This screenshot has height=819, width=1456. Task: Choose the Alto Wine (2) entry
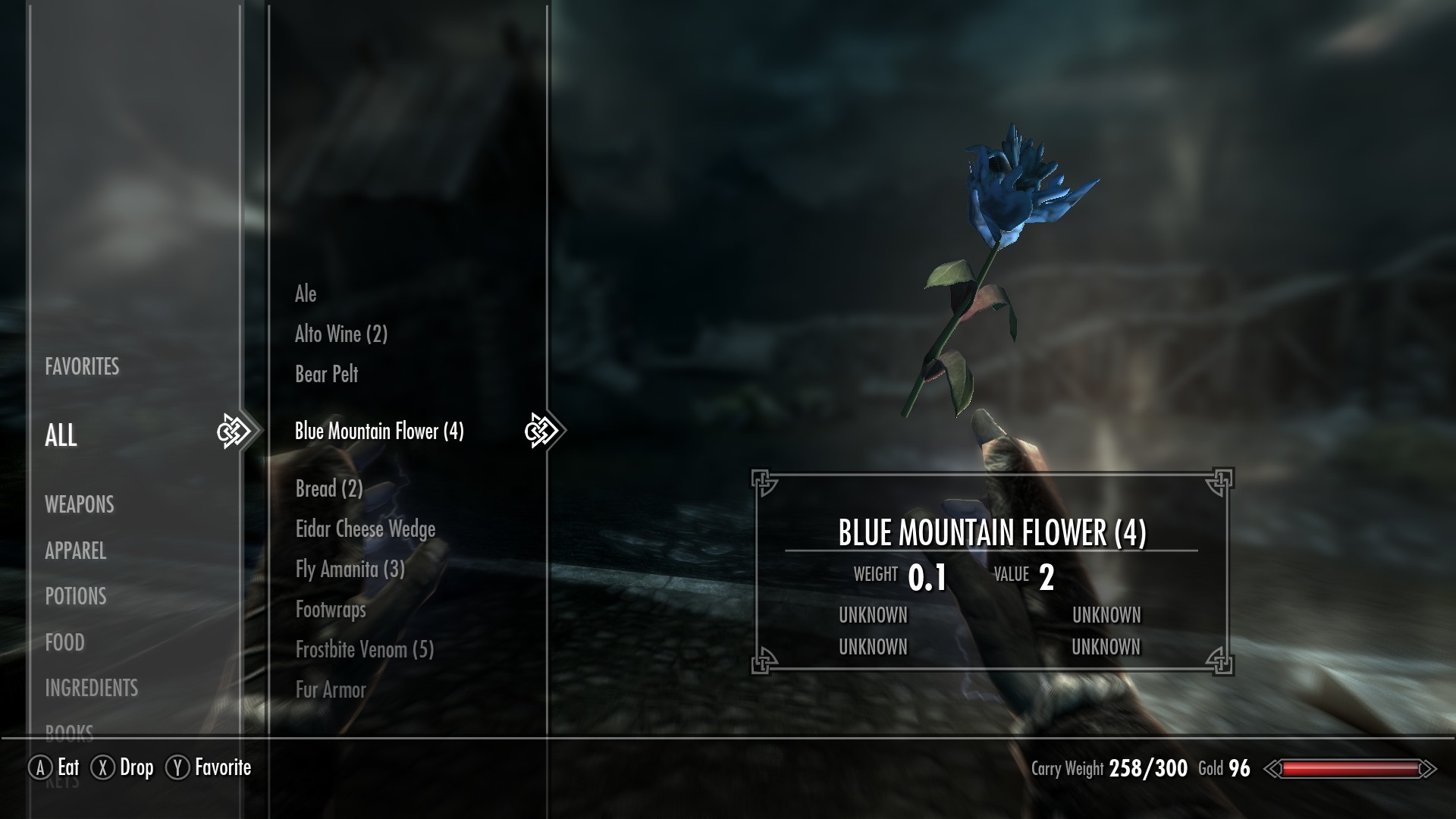click(x=341, y=334)
